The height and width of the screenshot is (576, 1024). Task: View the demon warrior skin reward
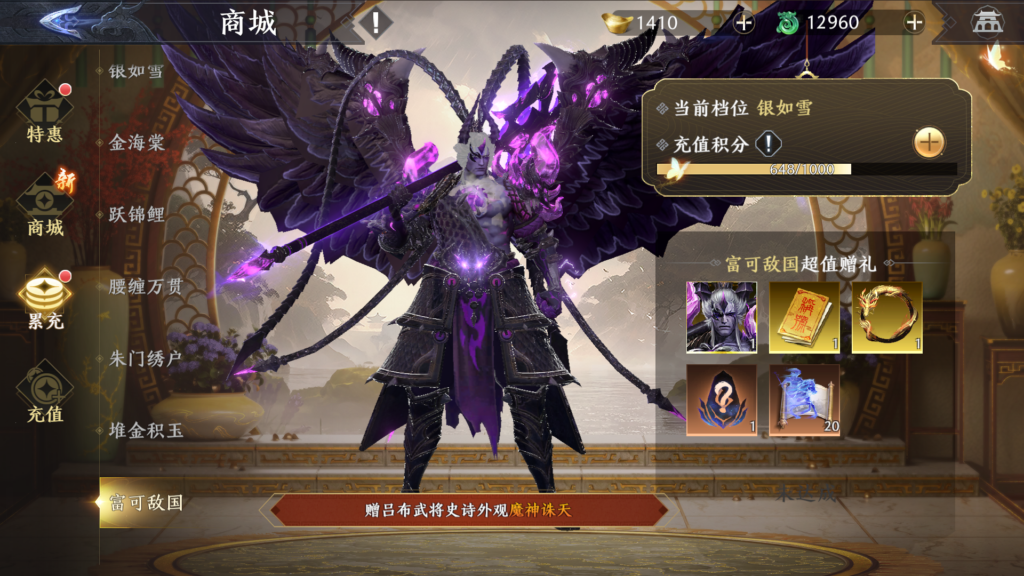click(x=721, y=317)
